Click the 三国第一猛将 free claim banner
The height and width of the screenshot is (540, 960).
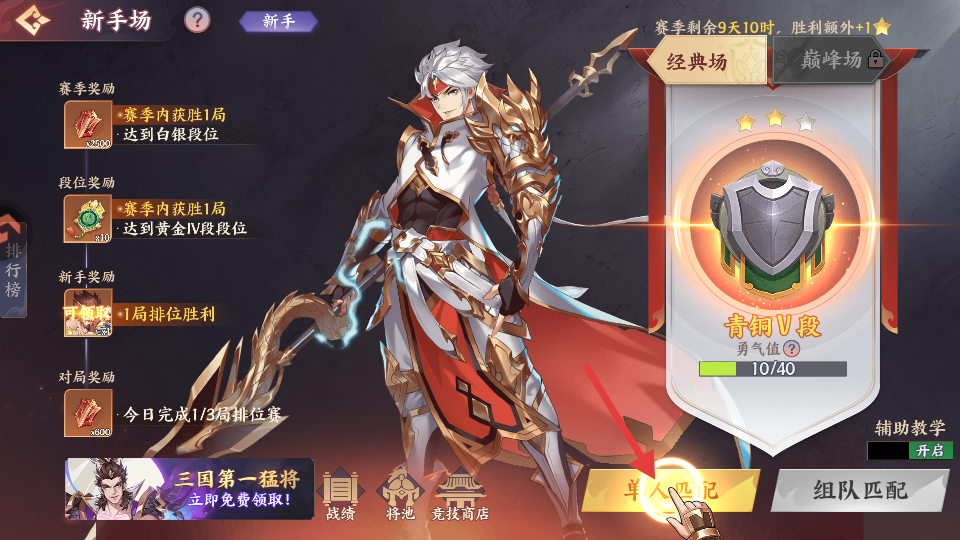[x=190, y=489]
